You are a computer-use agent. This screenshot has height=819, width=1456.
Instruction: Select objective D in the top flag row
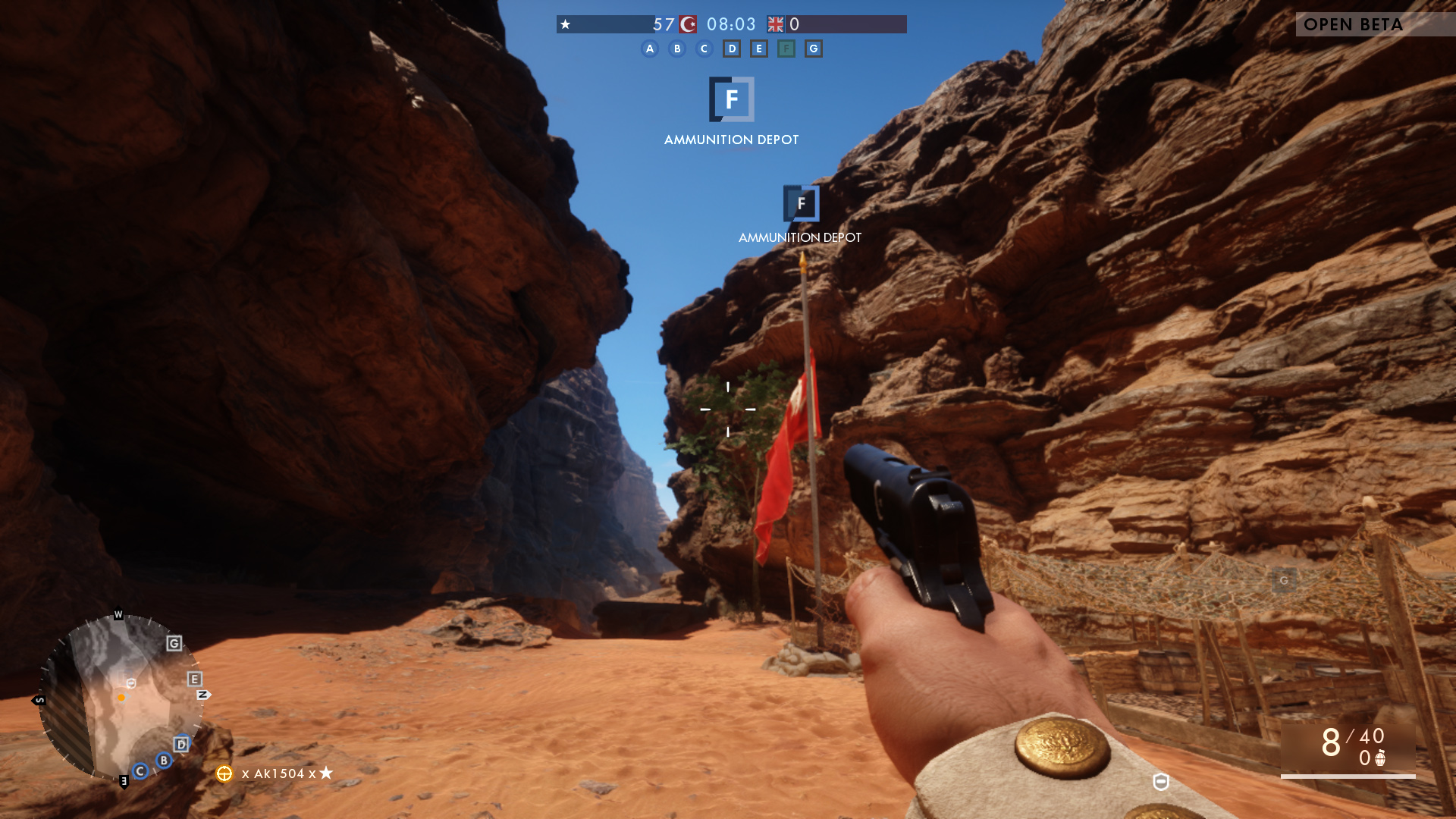coord(732,49)
